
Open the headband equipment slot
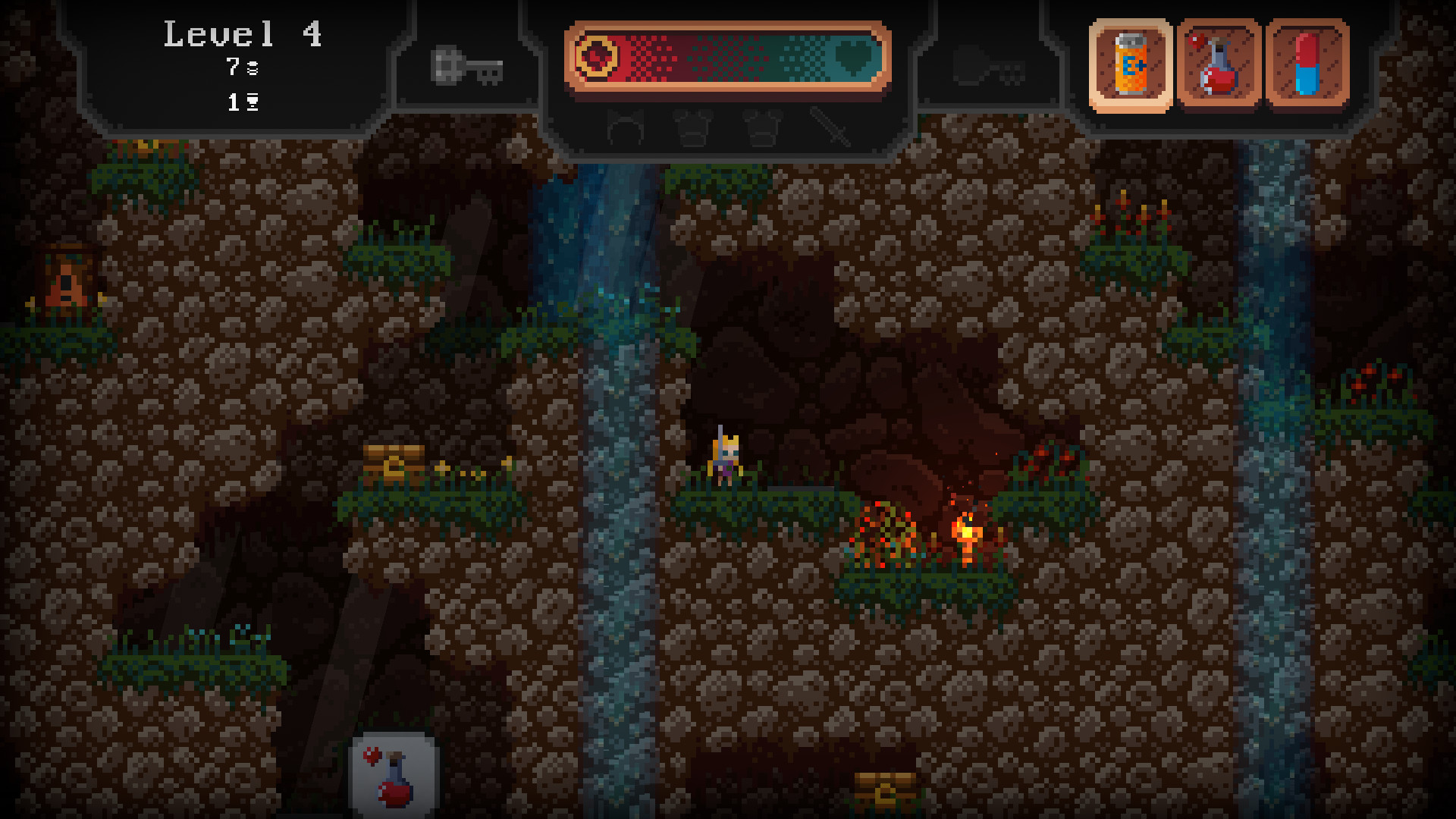click(x=625, y=130)
